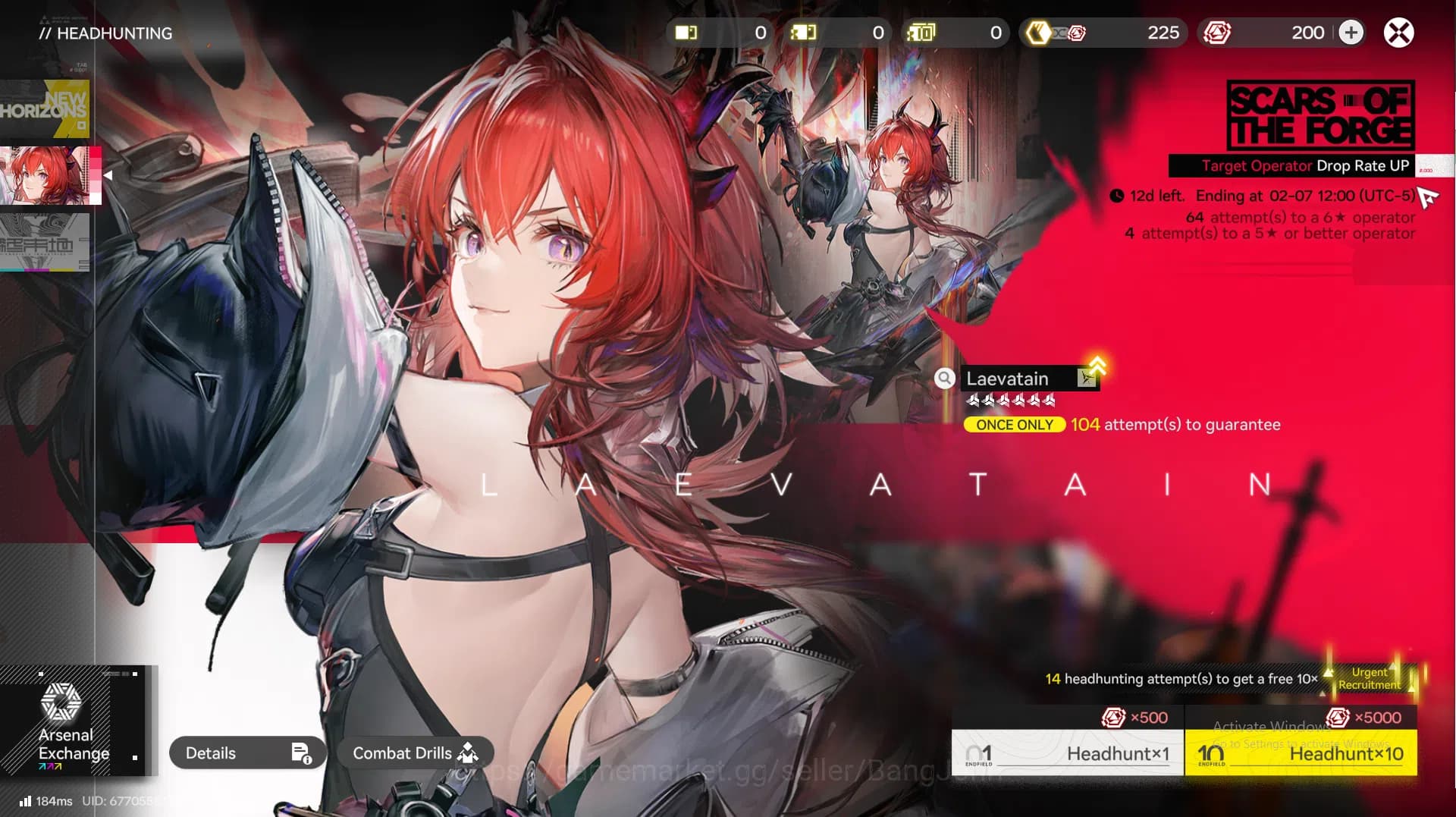Close the Headhunting screen
Image resolution: width=1456 pixels, height=817 pixels.
[1398, 33]
